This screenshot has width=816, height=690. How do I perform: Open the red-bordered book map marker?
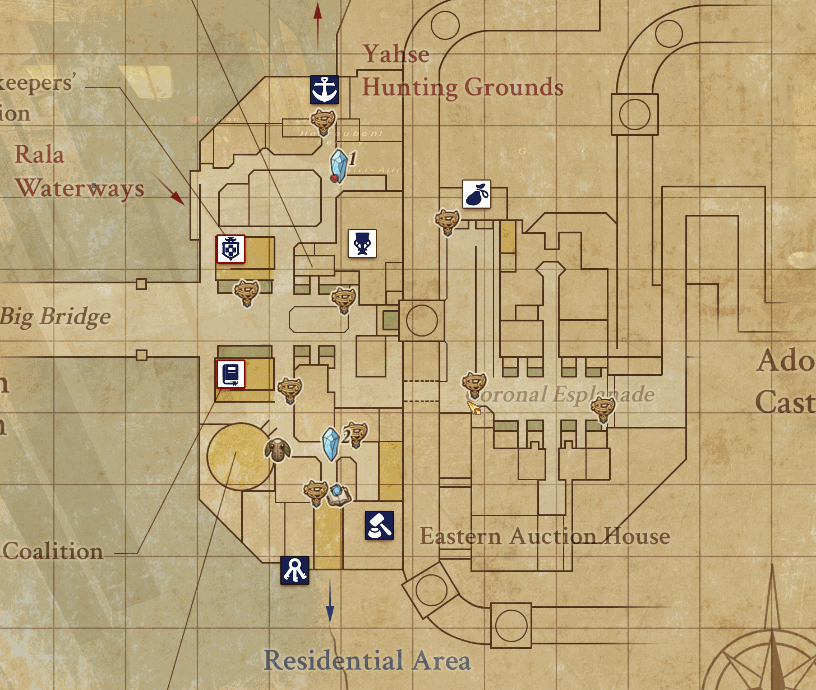pyautogui.click(x=231, y=375)
